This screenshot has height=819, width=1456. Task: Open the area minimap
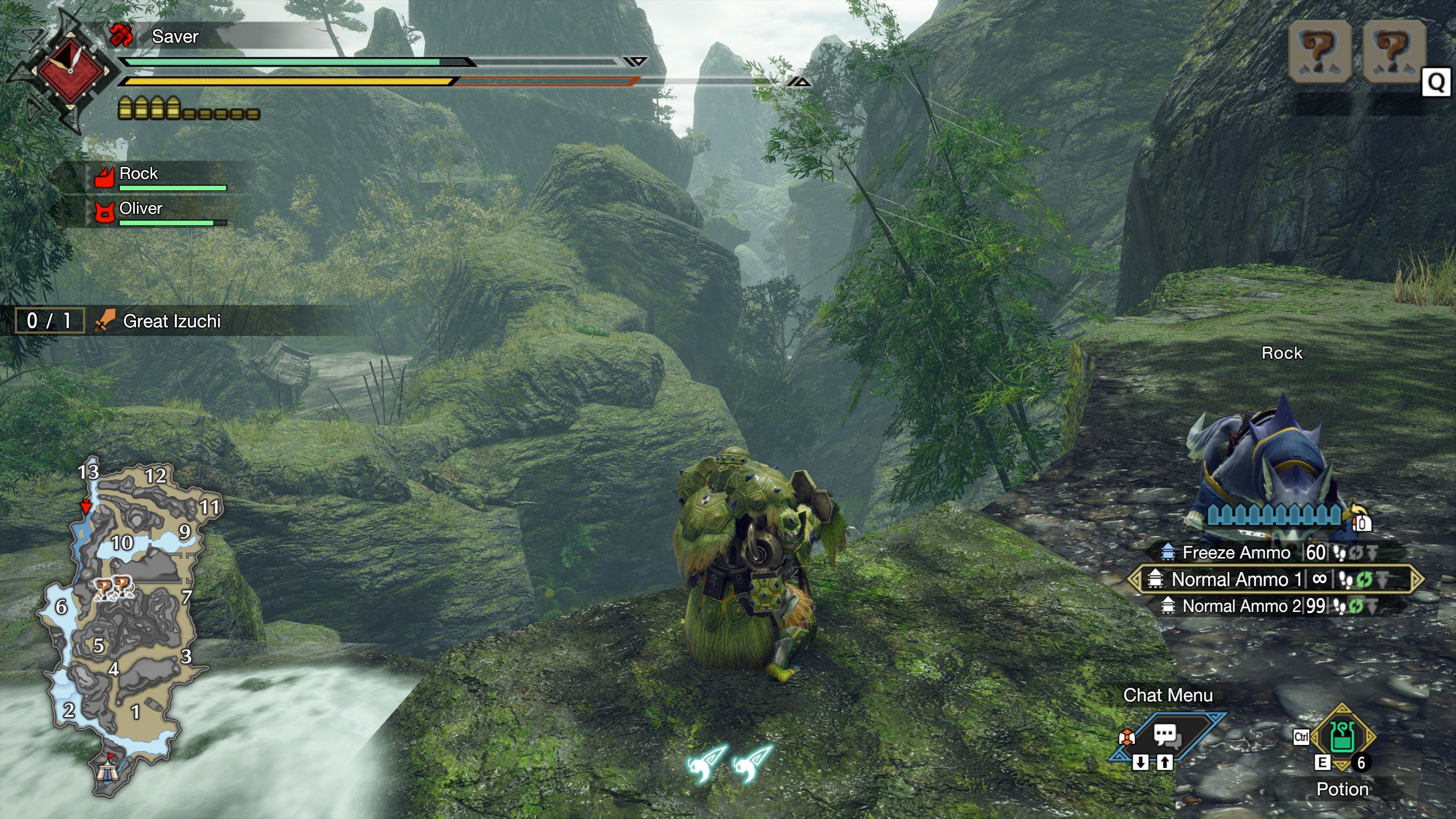127,622
